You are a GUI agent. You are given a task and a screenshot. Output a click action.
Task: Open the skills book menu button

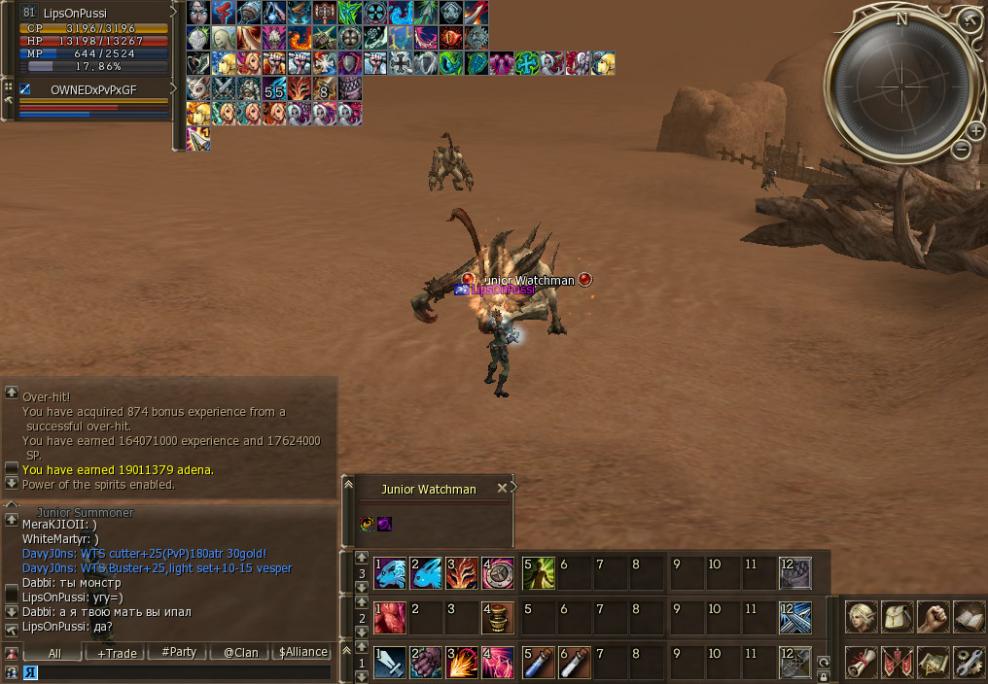[968, 617]
